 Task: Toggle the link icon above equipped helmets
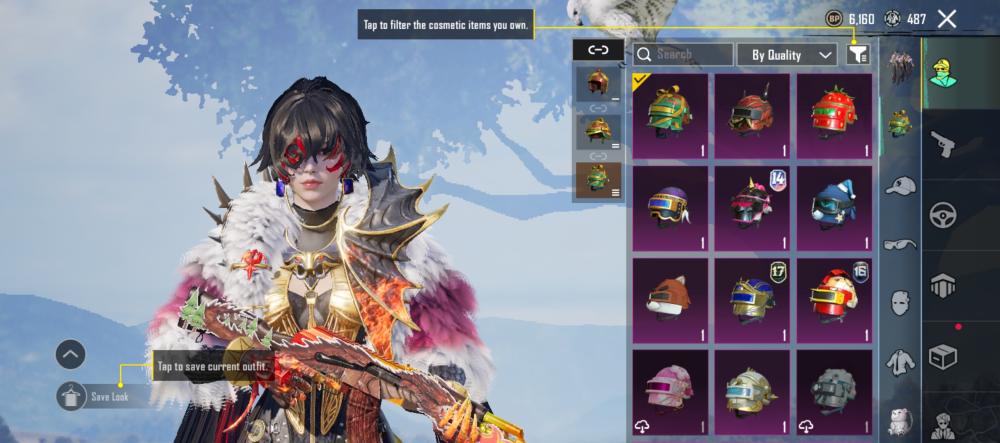point(598,49)
